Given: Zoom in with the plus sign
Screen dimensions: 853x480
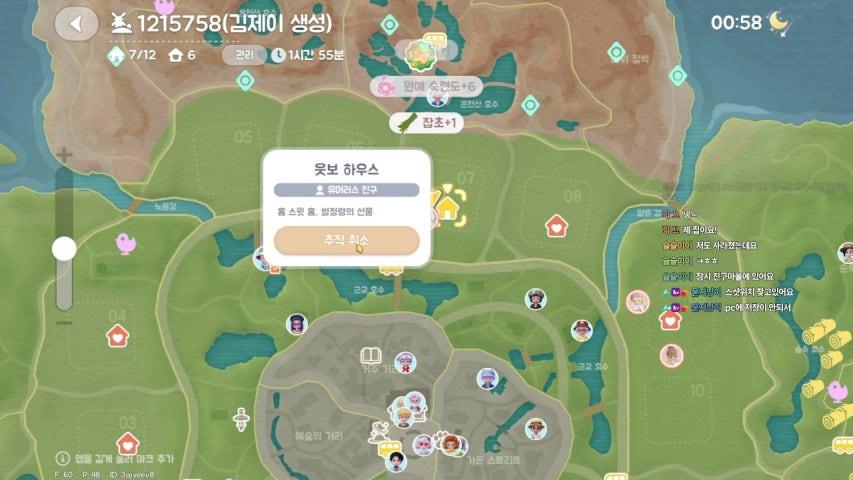Looking at the screenshot, I should [x=64, y=155].
